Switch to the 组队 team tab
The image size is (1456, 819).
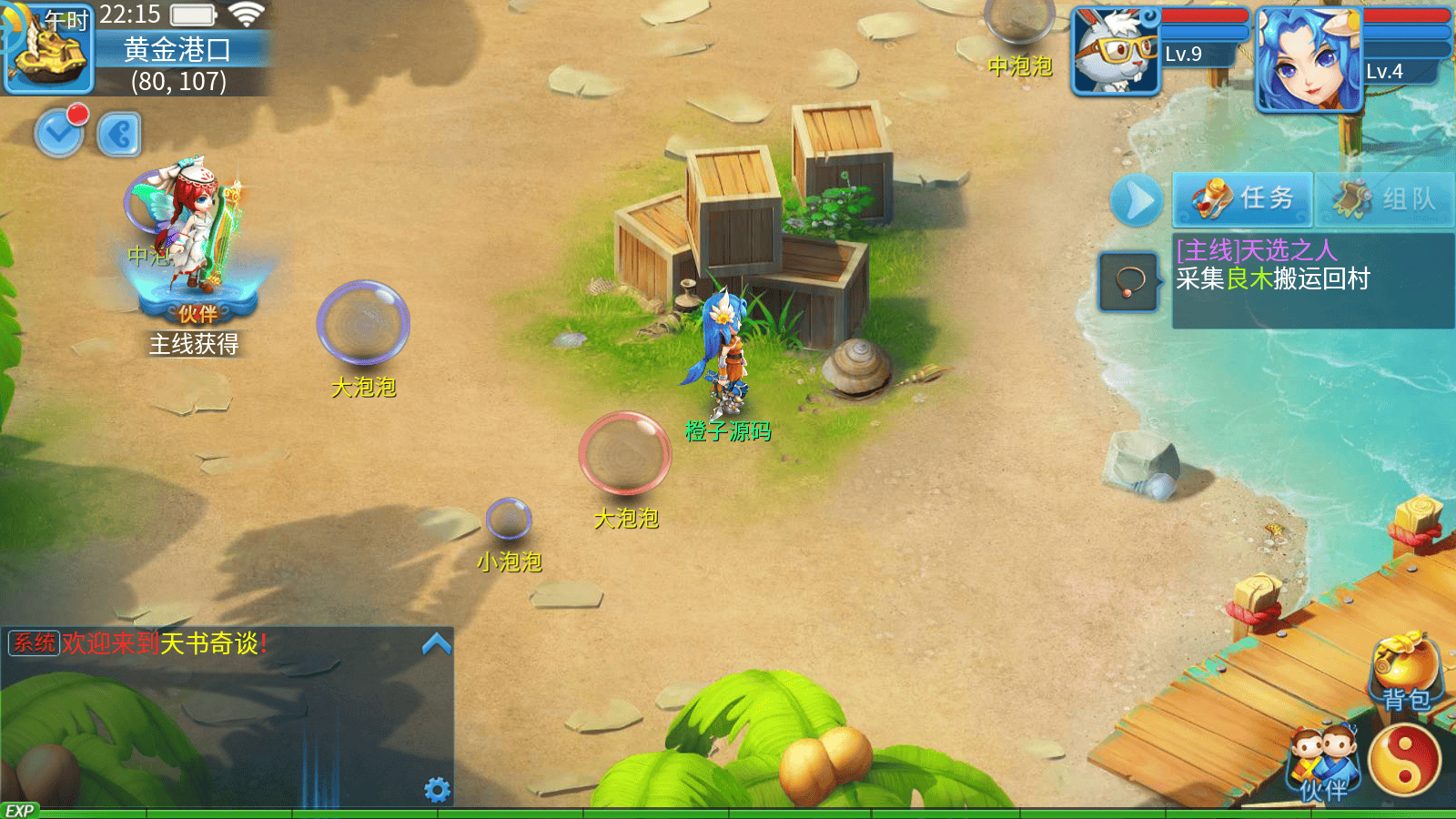click(x=1384, y=199)
